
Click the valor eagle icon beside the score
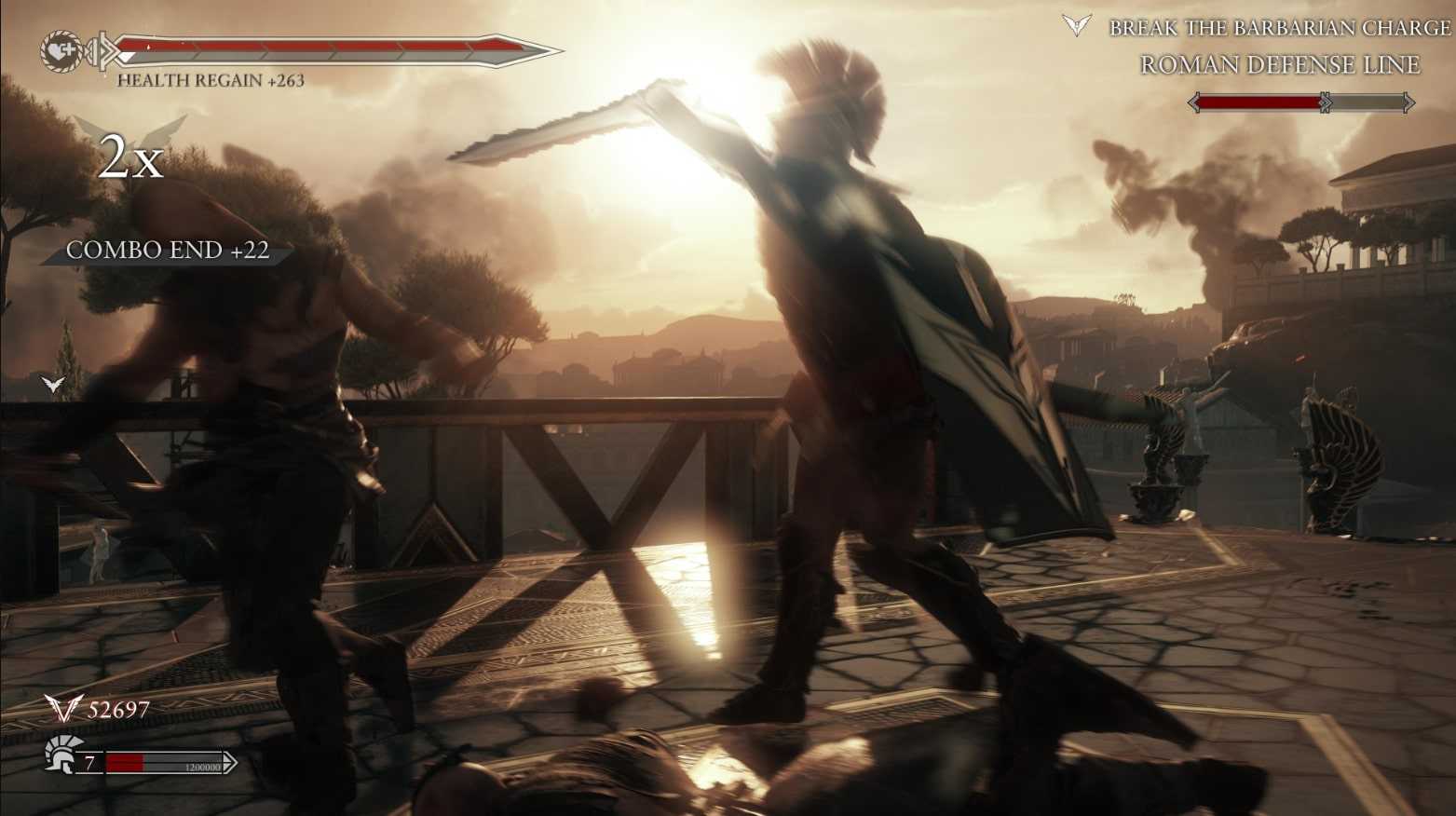pos(64,709)
